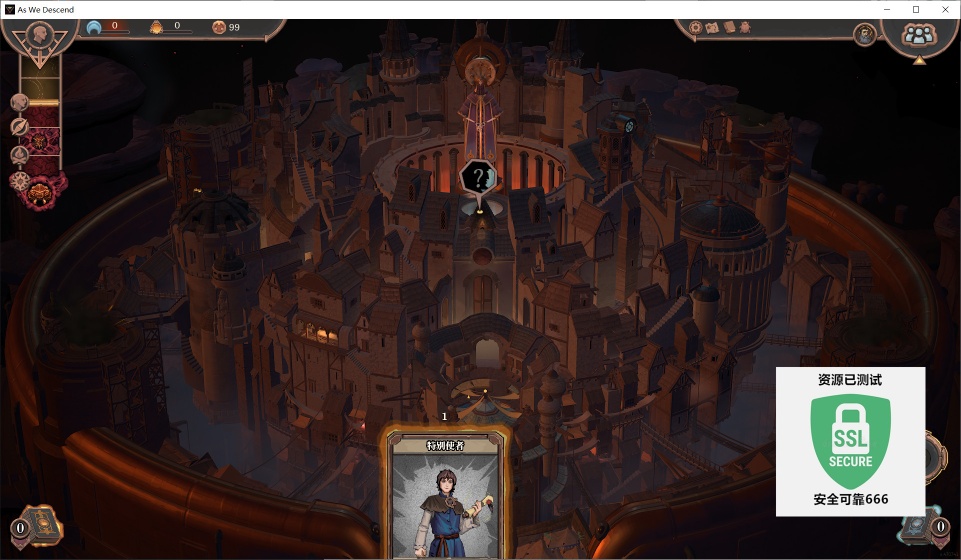961x560 pixels.
Task: Maximize the As We Descend window
Action: coord(915,9)
